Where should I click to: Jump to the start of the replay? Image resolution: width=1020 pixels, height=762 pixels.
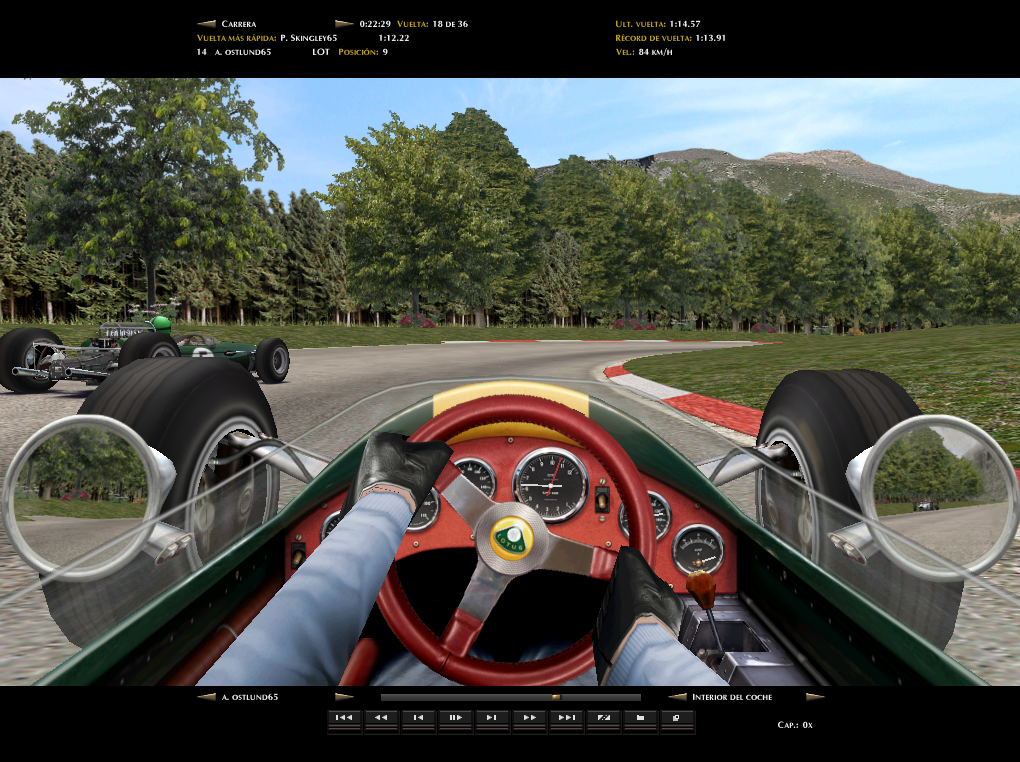(x=344, y=717)
